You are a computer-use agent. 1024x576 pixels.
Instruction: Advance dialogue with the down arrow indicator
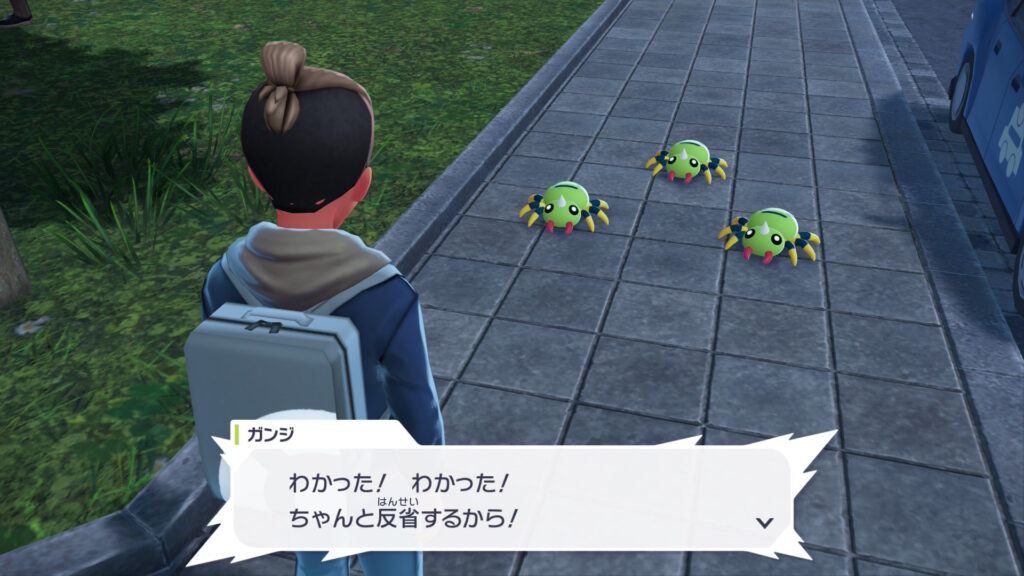(x=765, y=521)
